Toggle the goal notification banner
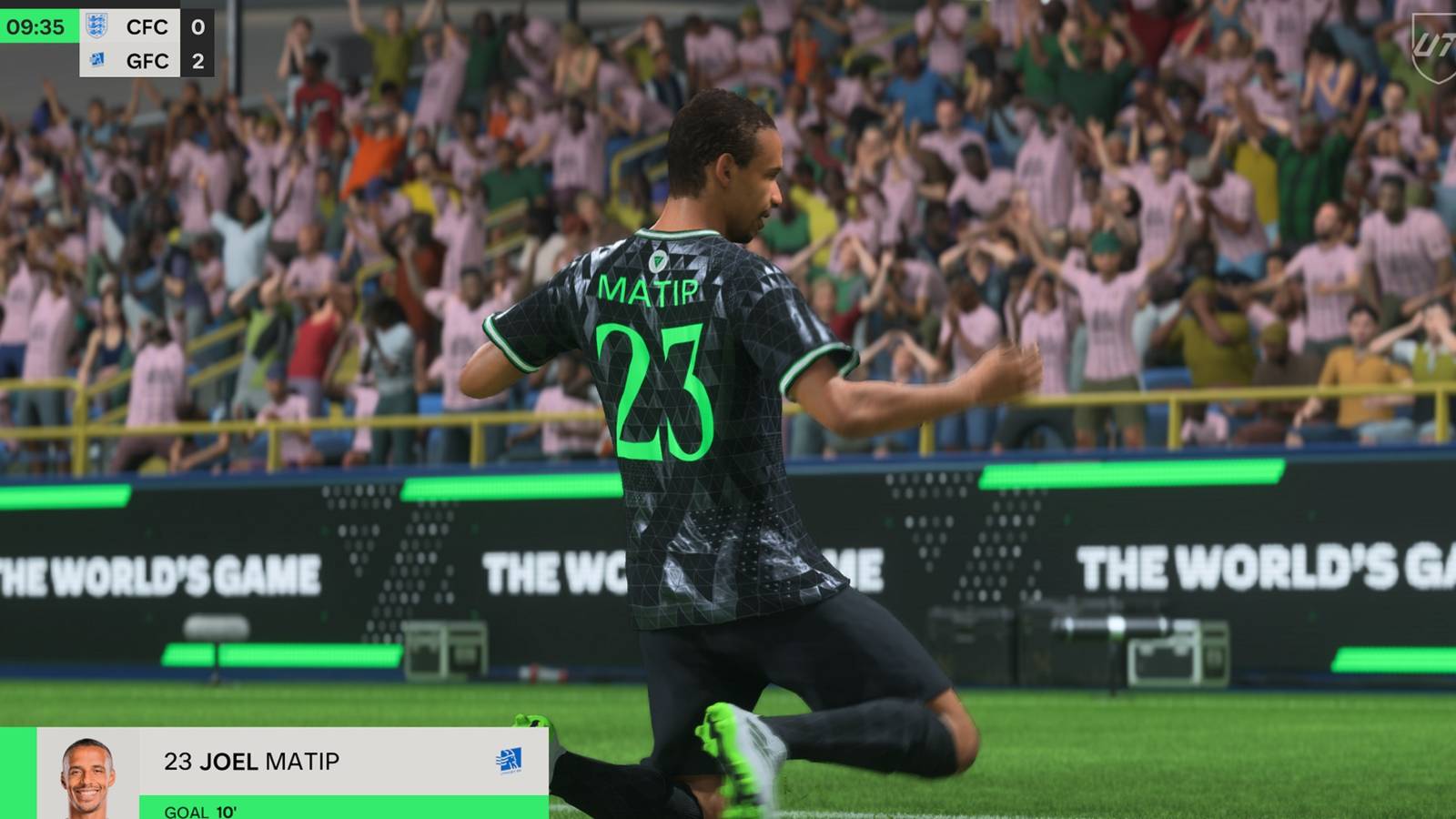The image size is (1456, 819). tap(273, 773)
